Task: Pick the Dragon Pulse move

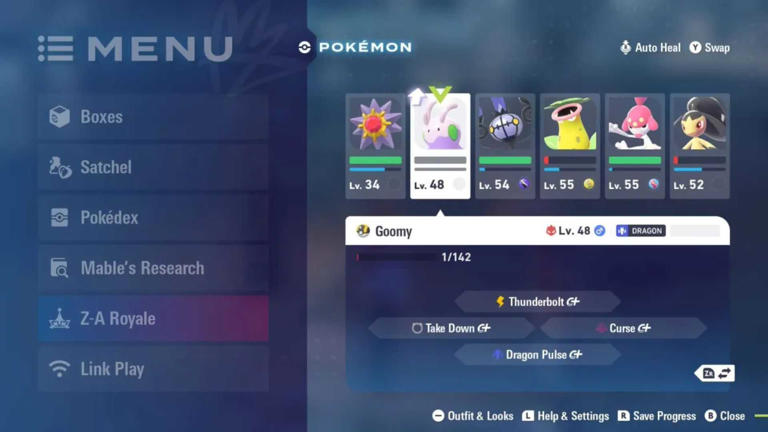Action: click(x=537, y=355)
